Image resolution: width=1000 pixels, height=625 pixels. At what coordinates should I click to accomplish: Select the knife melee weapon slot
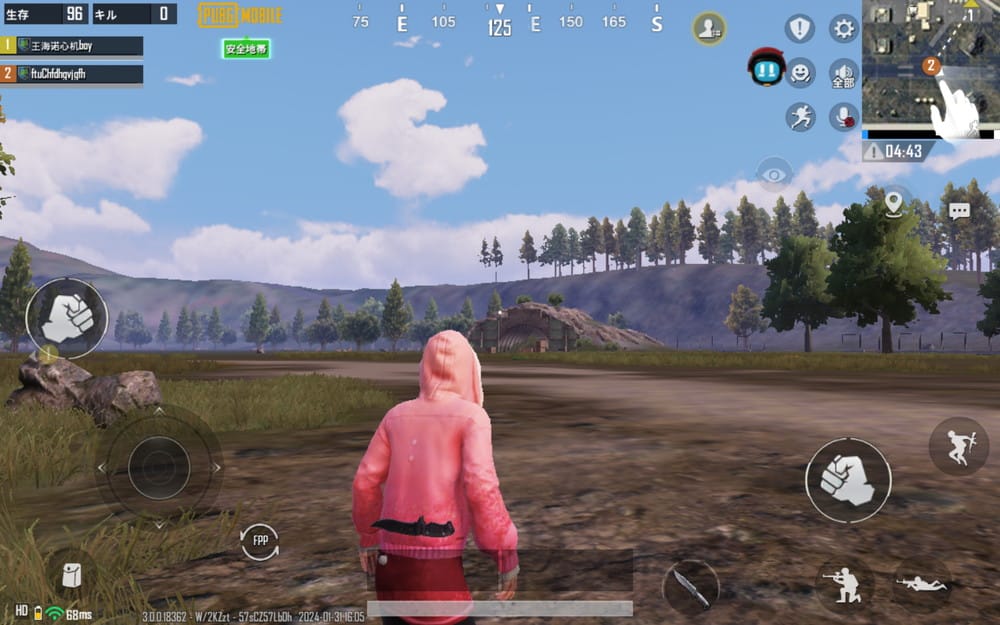tap(690, 587)
